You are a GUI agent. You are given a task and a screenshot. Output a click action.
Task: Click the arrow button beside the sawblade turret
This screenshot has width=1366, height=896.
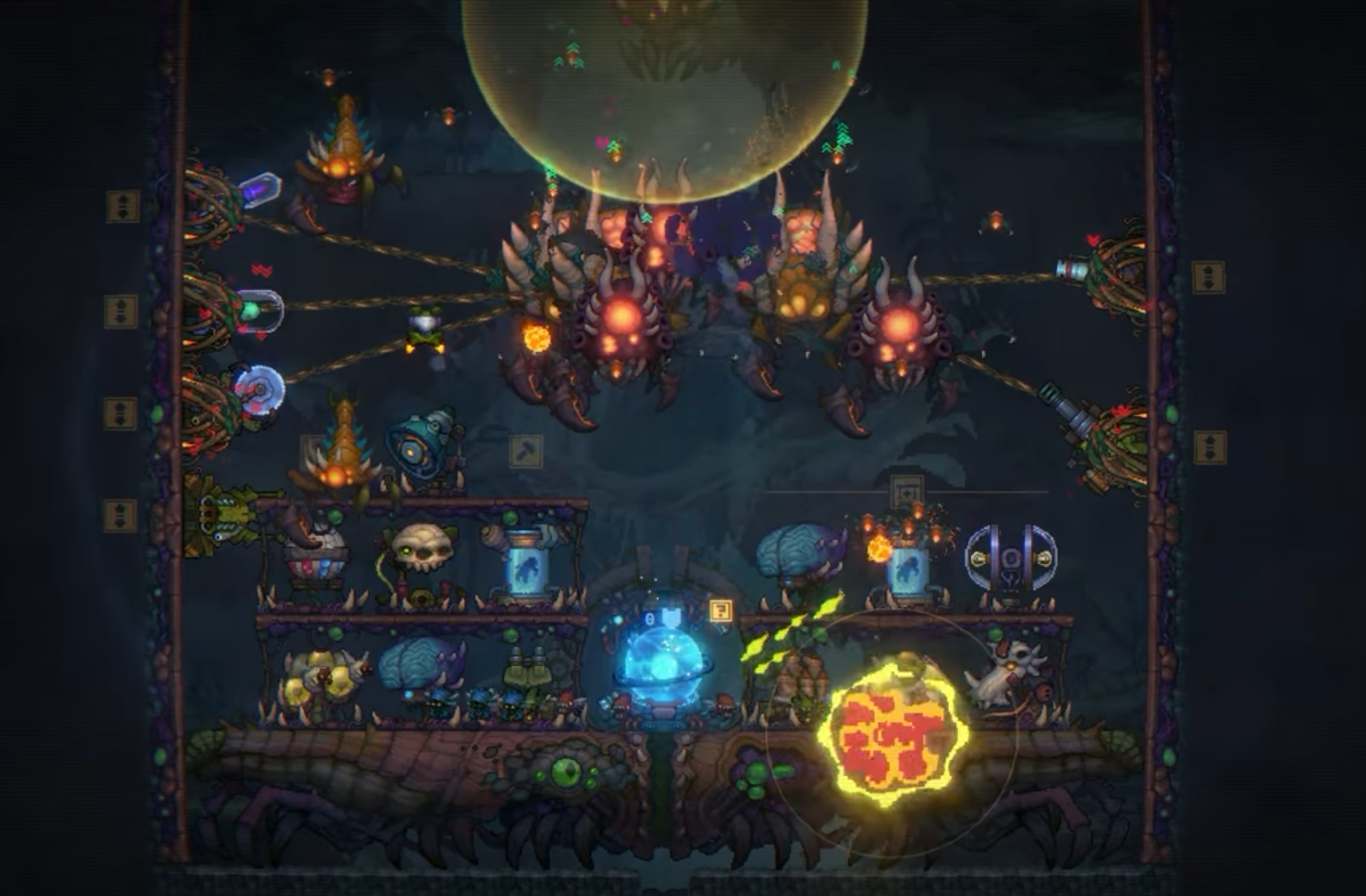point(121,413)
